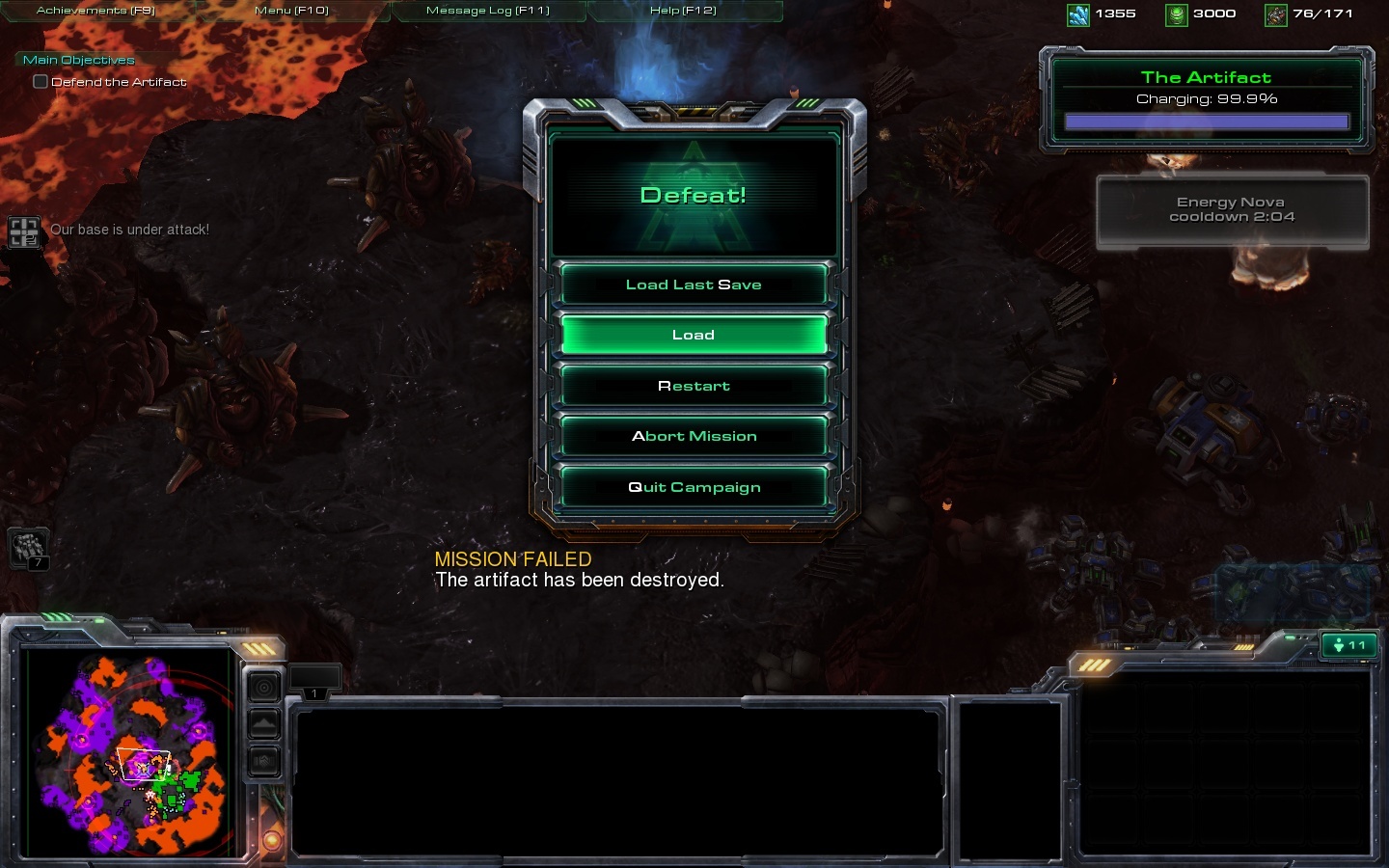1389x868 pixels.
Task: Open the Menu [F10]
Action: click(291, 11)
